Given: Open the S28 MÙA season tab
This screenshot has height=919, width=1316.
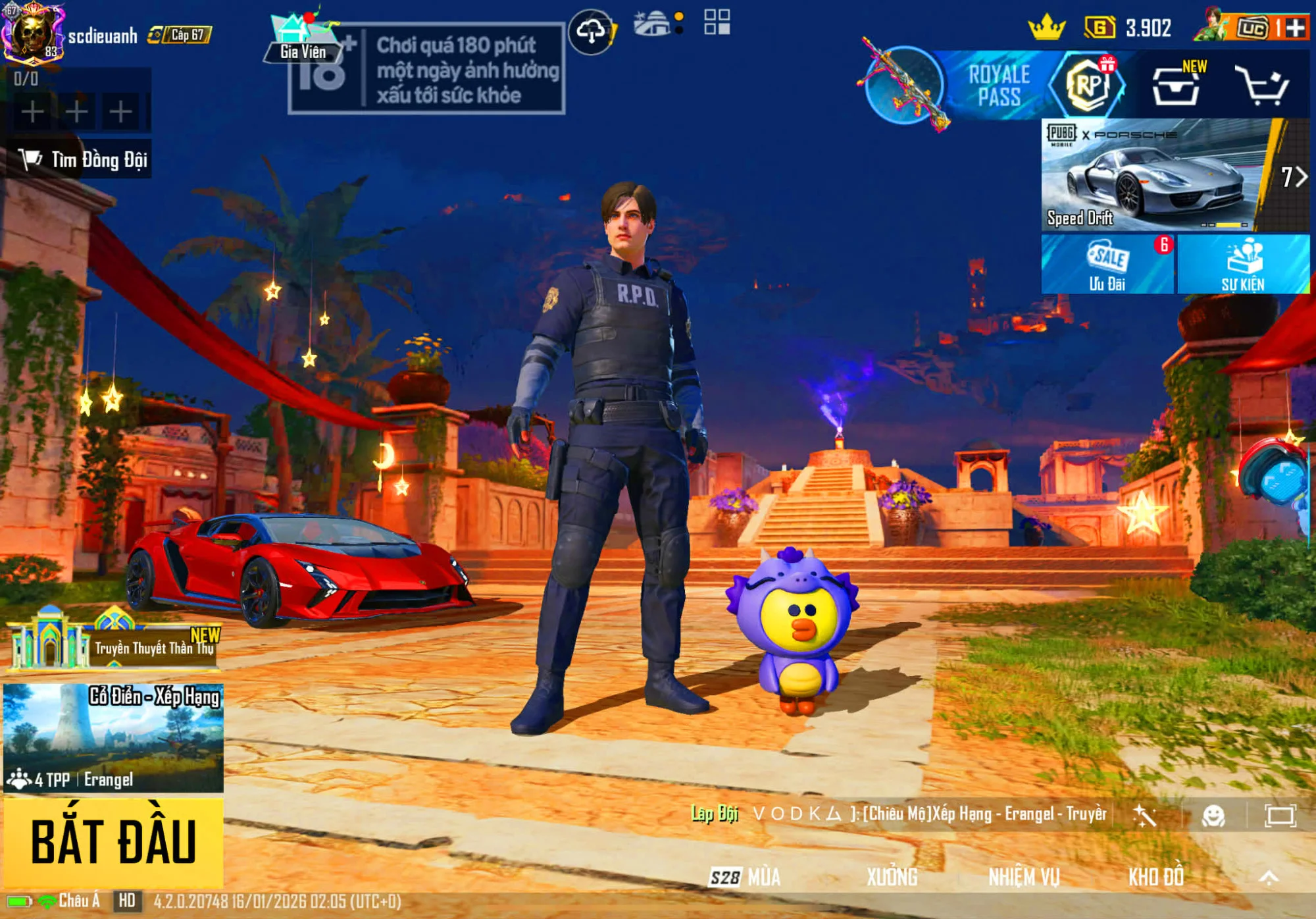Looking at the screenshot, I should (x=745, y=877).
